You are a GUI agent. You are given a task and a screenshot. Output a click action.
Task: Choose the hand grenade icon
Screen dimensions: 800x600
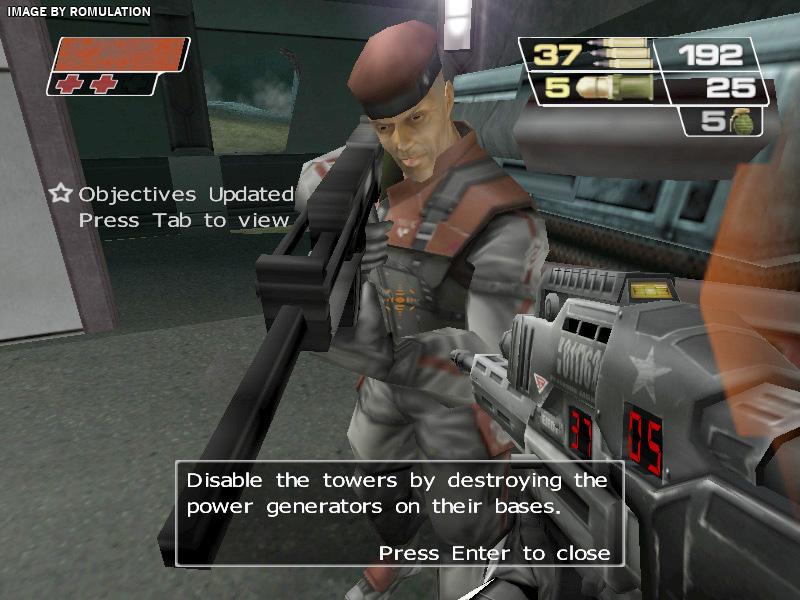point(746,122)
